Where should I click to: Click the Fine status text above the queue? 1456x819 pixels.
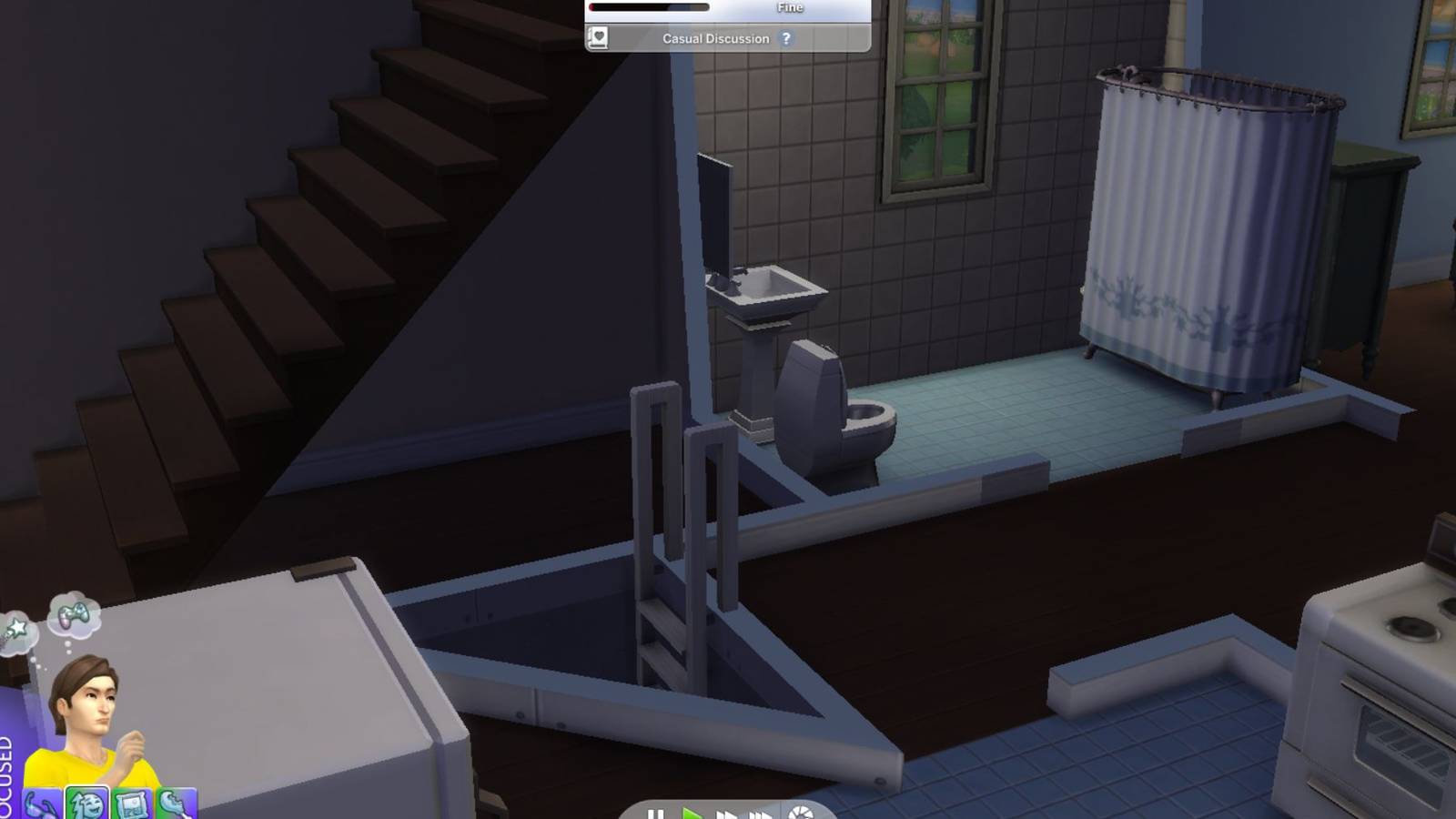click(x=790, y=7)
